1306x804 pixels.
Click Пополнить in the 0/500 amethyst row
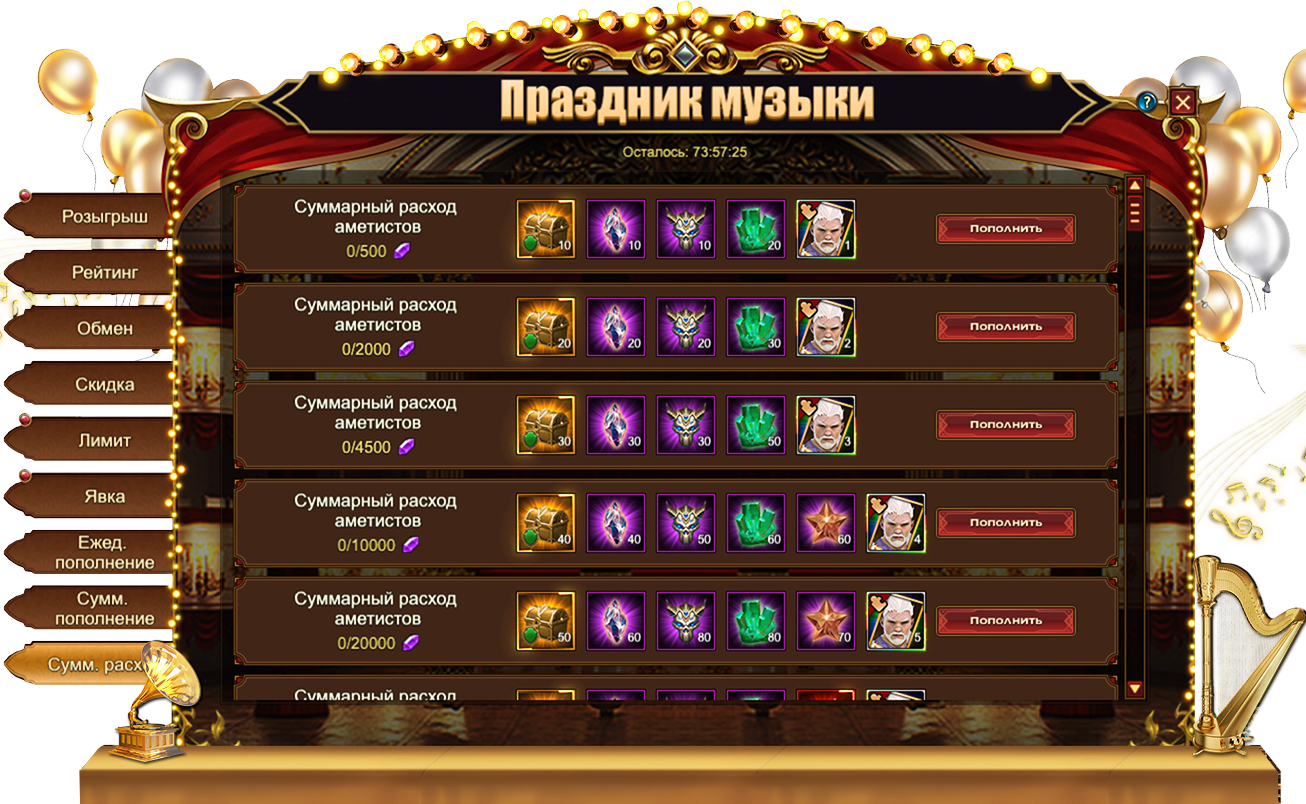(x=1005, y=228)
